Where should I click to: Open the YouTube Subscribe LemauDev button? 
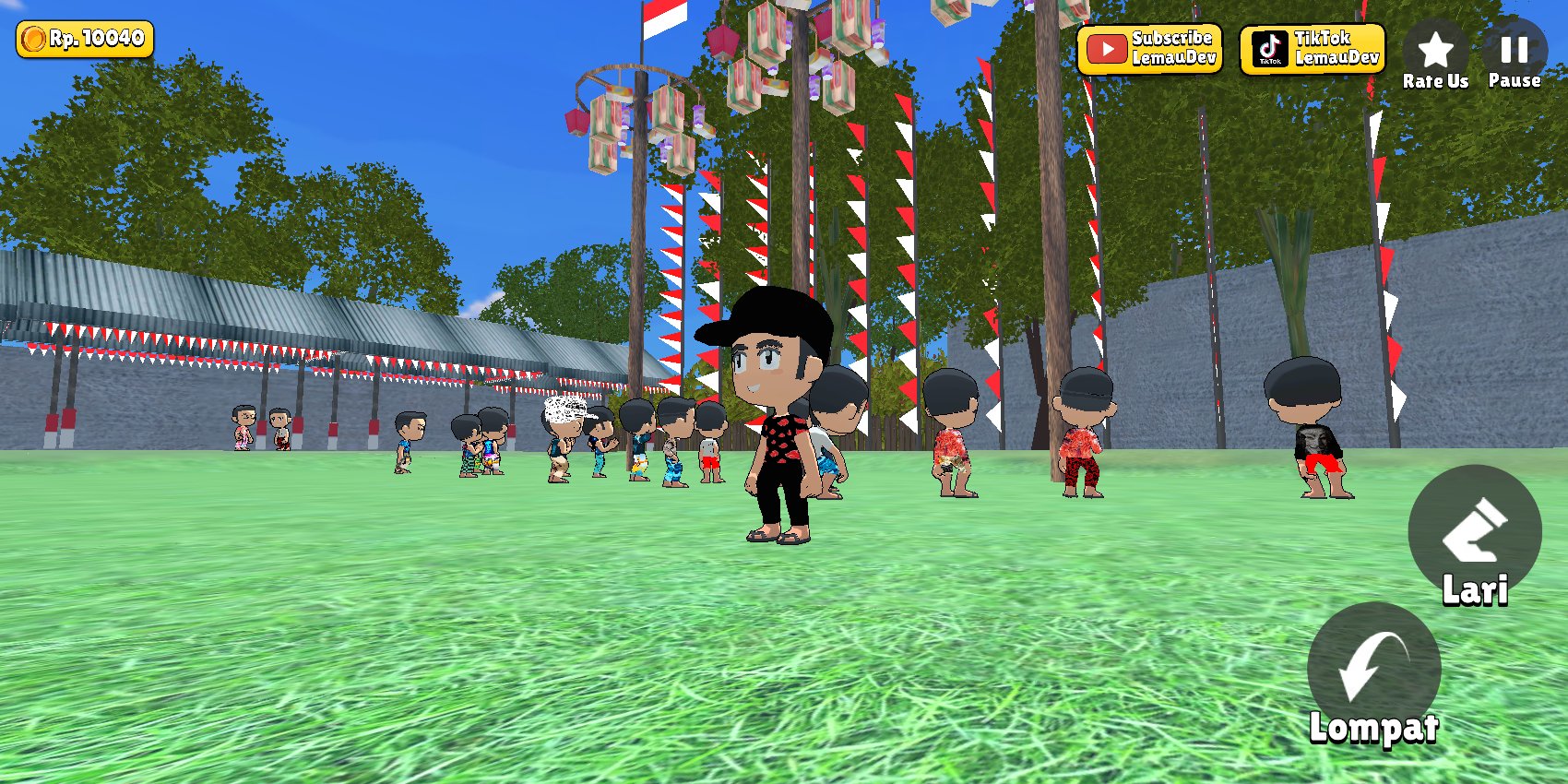1149,49
